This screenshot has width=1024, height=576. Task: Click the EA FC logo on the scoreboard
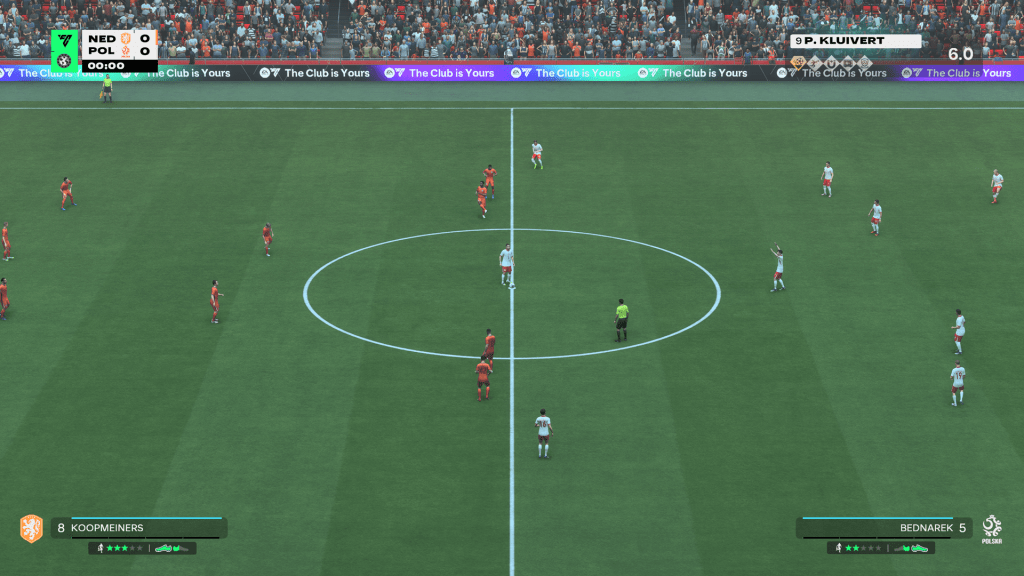point(65,40)
